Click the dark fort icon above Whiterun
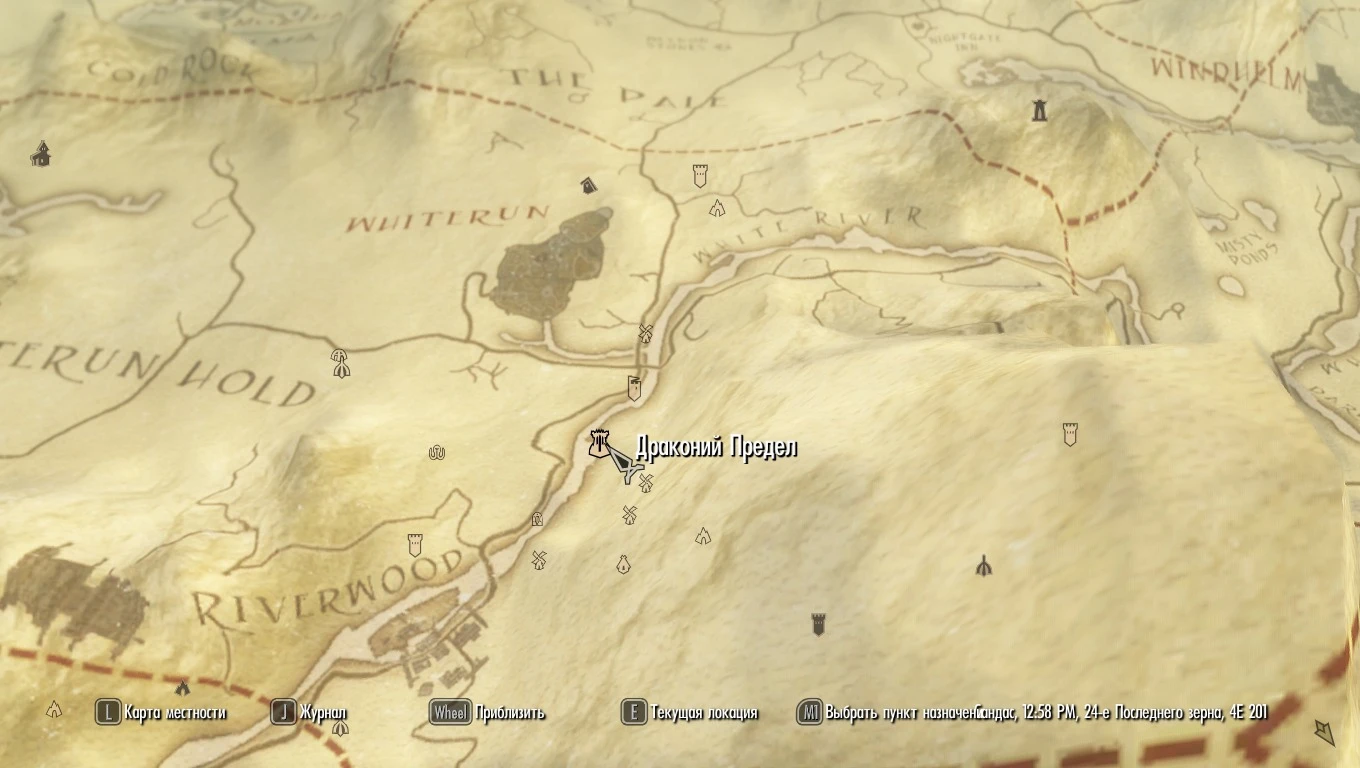Screen dimensions: 1360x768 587,185
